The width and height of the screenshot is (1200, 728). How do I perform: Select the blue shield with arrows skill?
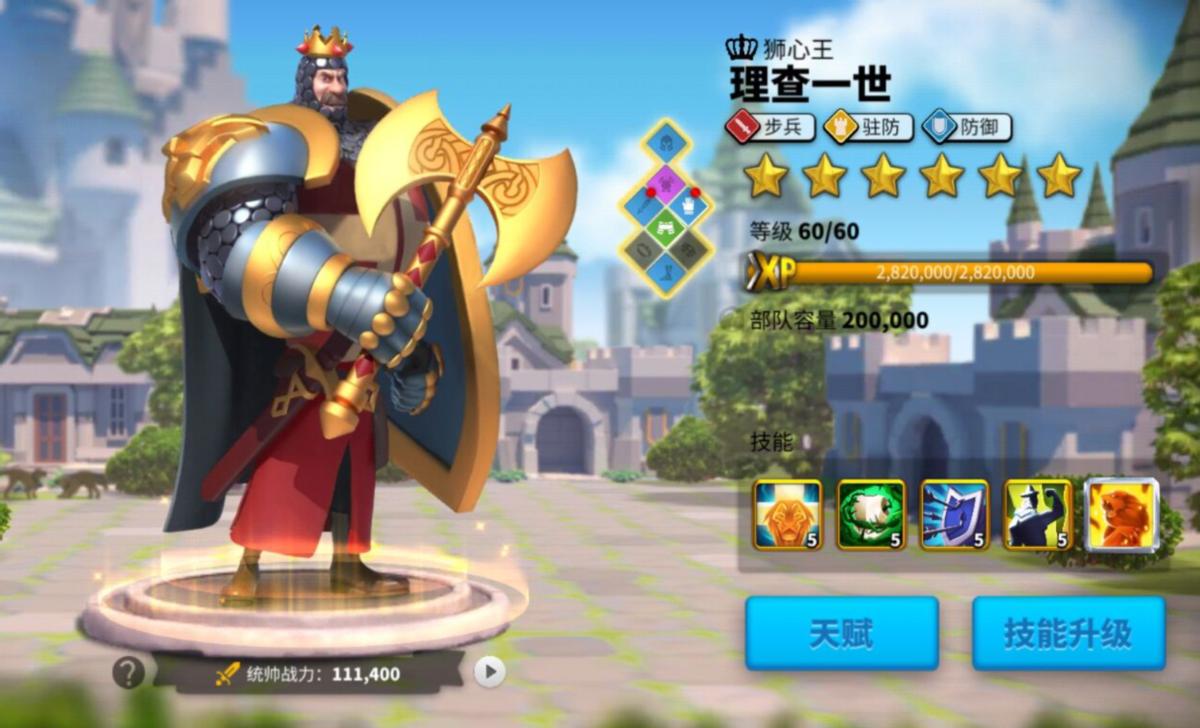coord(955,515)
